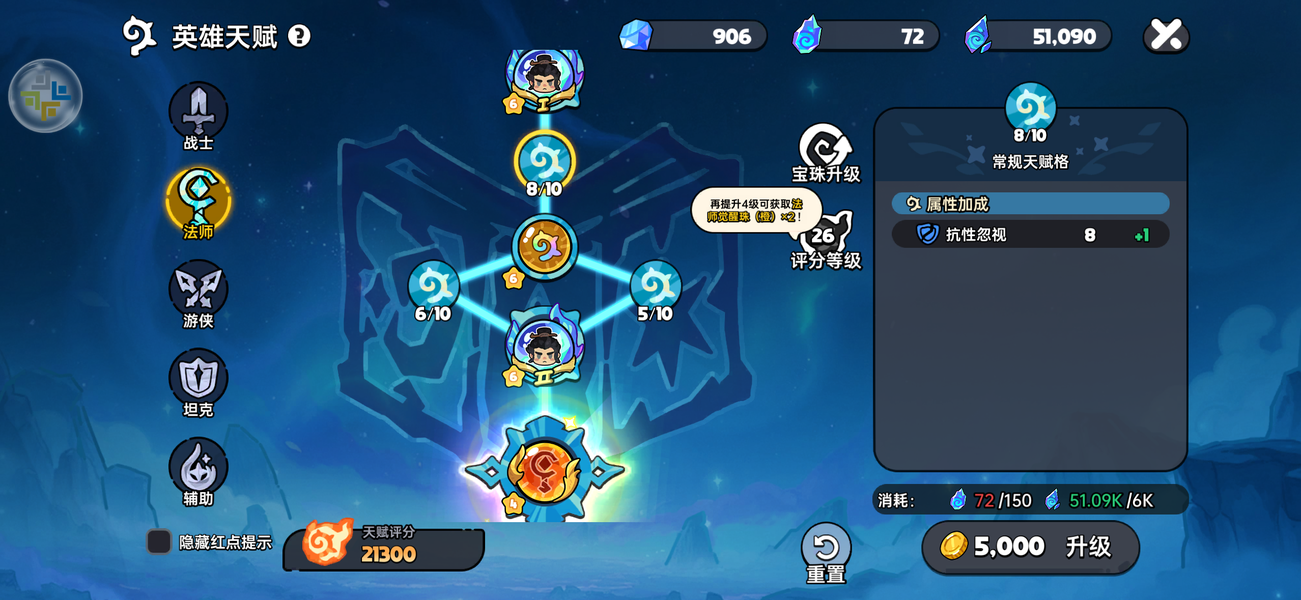This screenshot has height=600, width=1301.
Task: Close the hero talent screen
Action: (x=1166, y=36)
